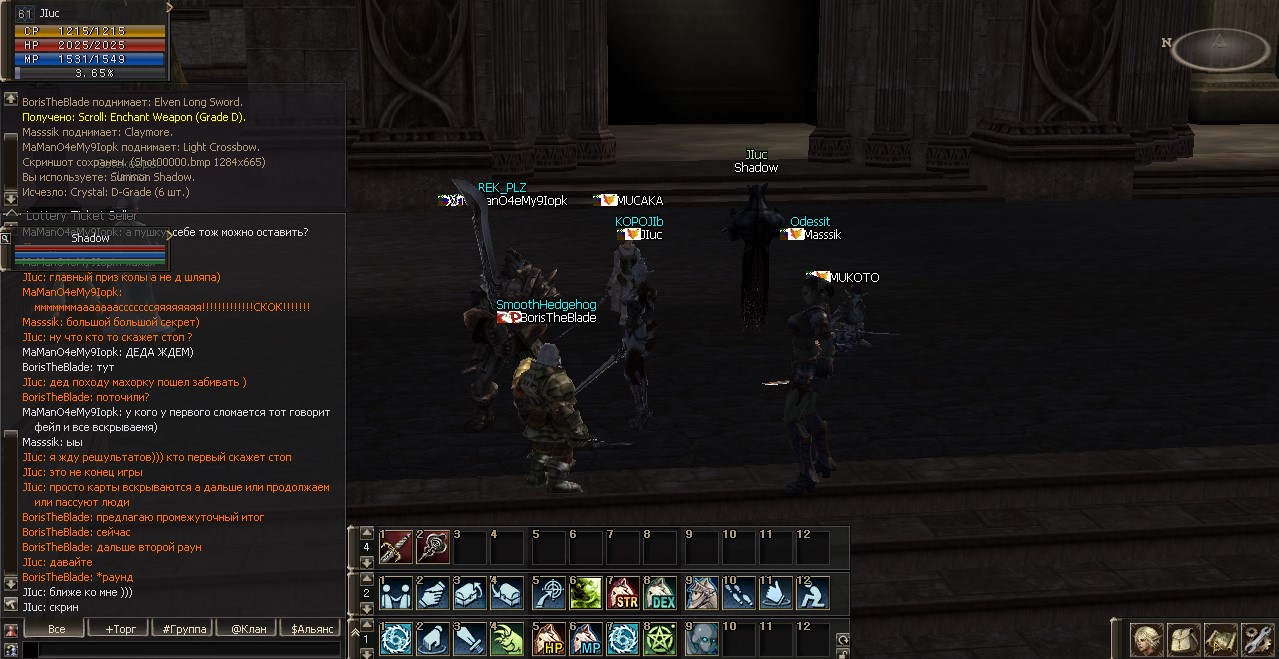Switch to the Все chat tab
Viewport: 1279px width, 659px height.
(56, 629)
